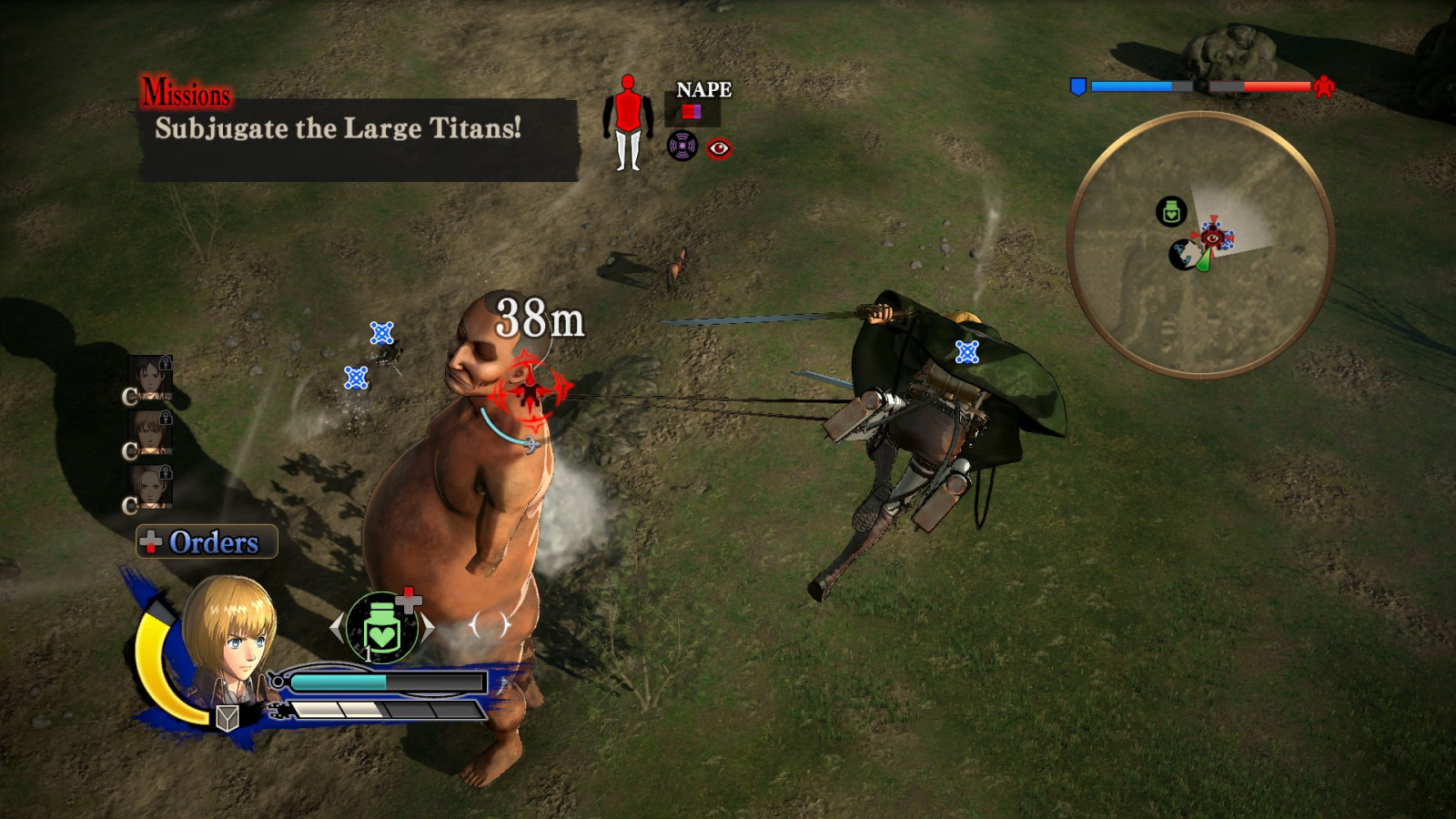The image size is (1456, 819).
Task: Click the Missions objective tracker
Action: click(x=359, y=128)
